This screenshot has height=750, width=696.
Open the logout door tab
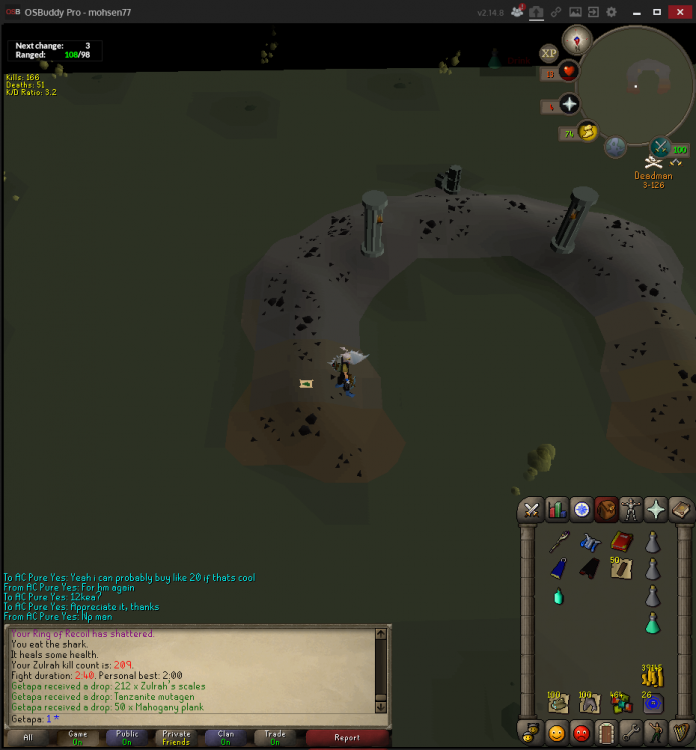(605, 733)
